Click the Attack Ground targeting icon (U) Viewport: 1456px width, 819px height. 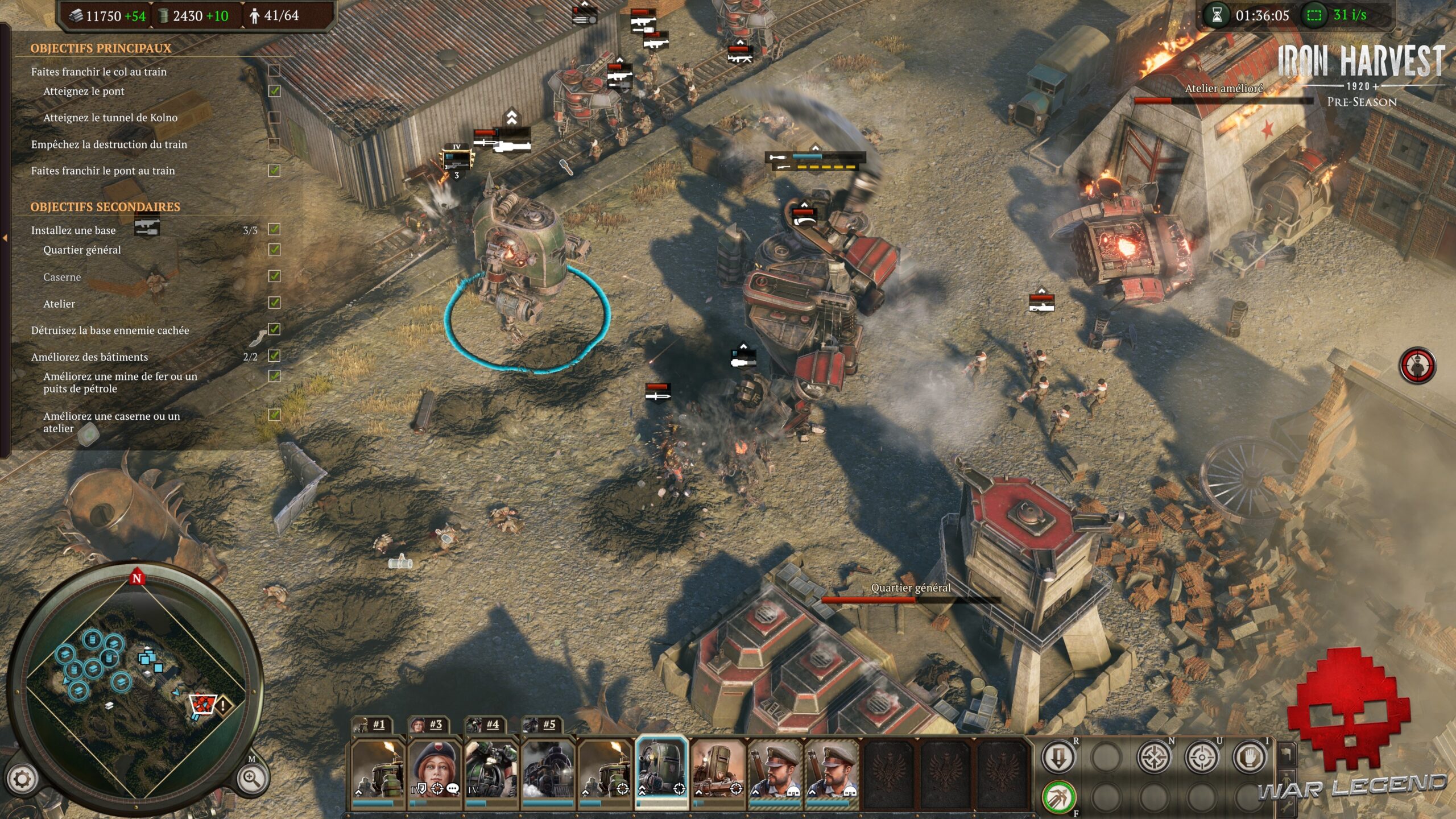click(x=1202, y=756)
